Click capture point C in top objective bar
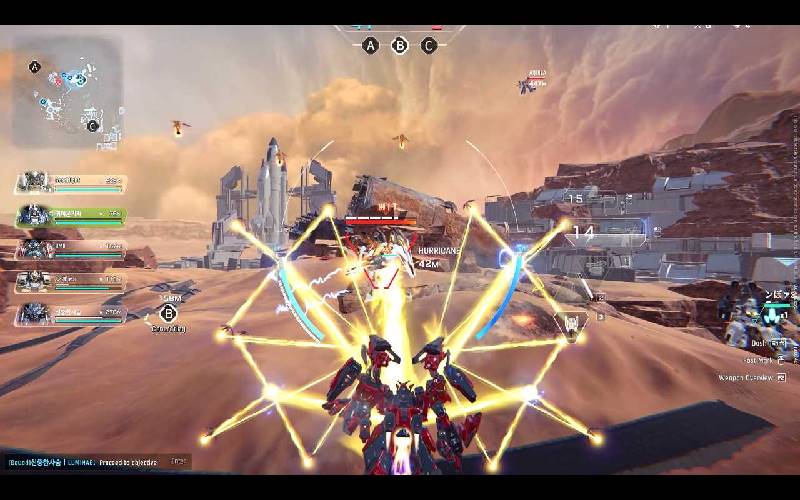The width and height of the screenshot is (800, 500). 429,45
